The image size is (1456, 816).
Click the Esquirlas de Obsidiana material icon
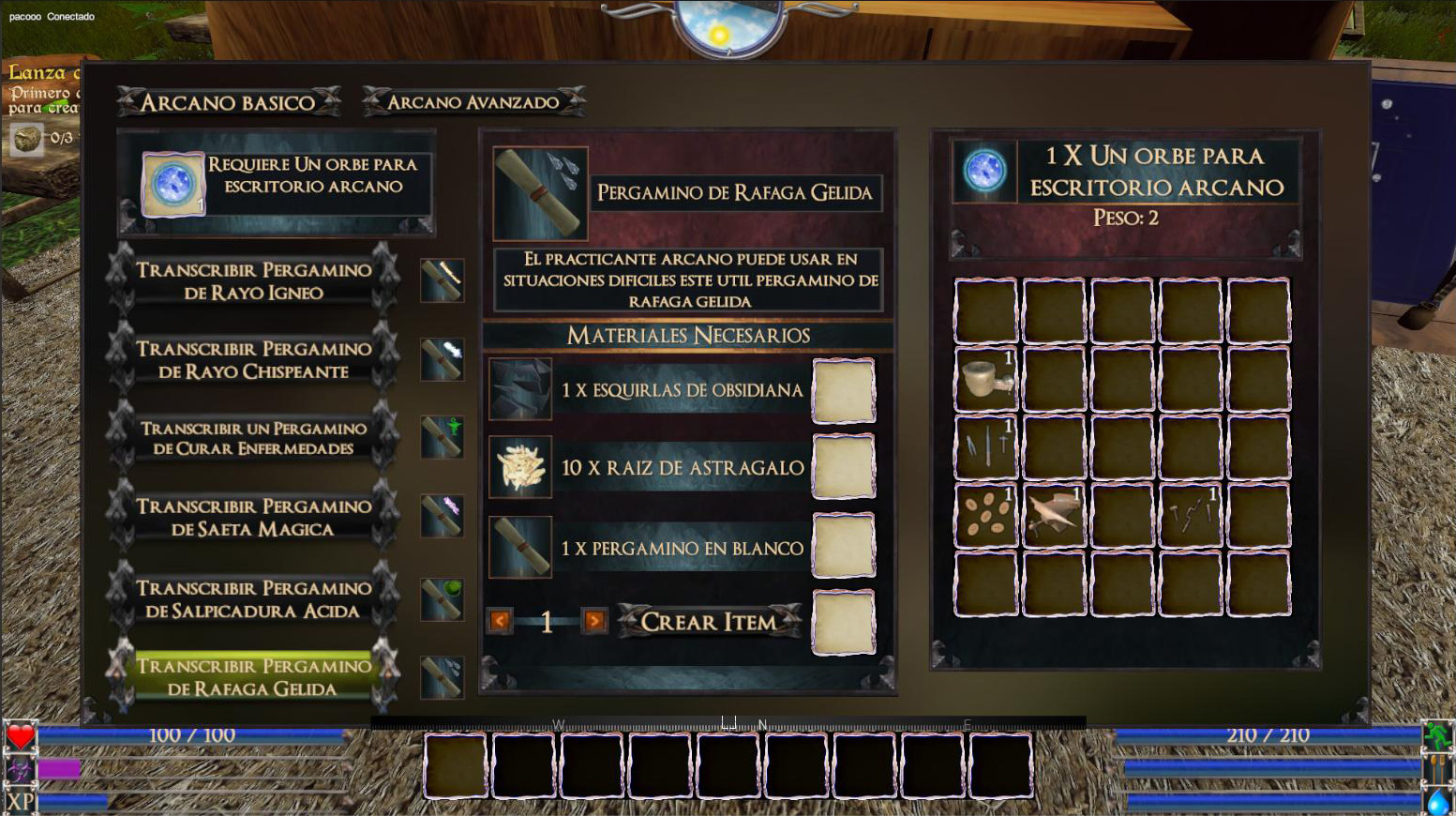pos(520,389)
